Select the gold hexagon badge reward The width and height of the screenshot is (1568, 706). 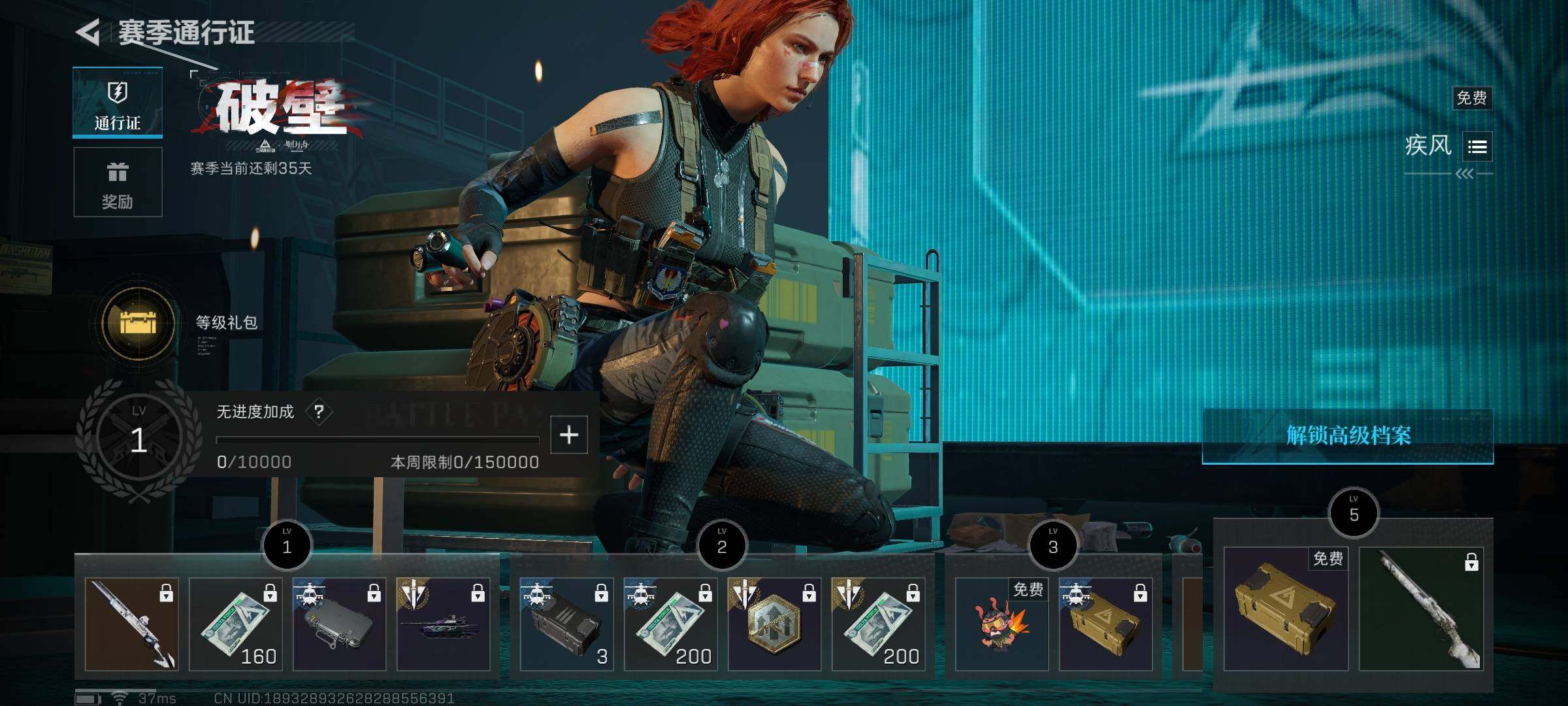coord(774,624)
